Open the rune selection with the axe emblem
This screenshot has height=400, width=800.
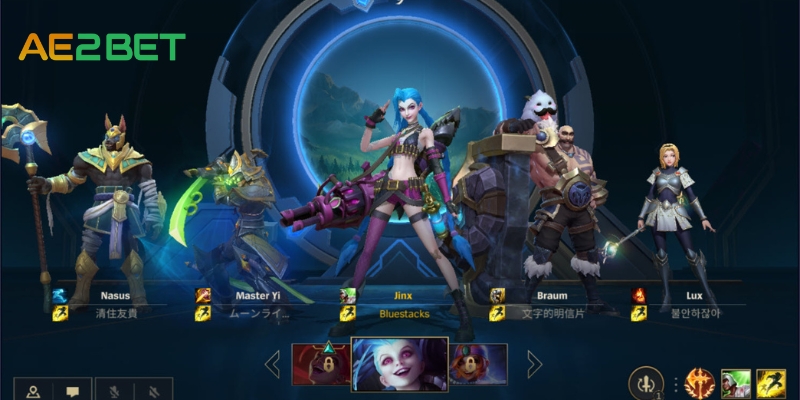tap(698, 385)
